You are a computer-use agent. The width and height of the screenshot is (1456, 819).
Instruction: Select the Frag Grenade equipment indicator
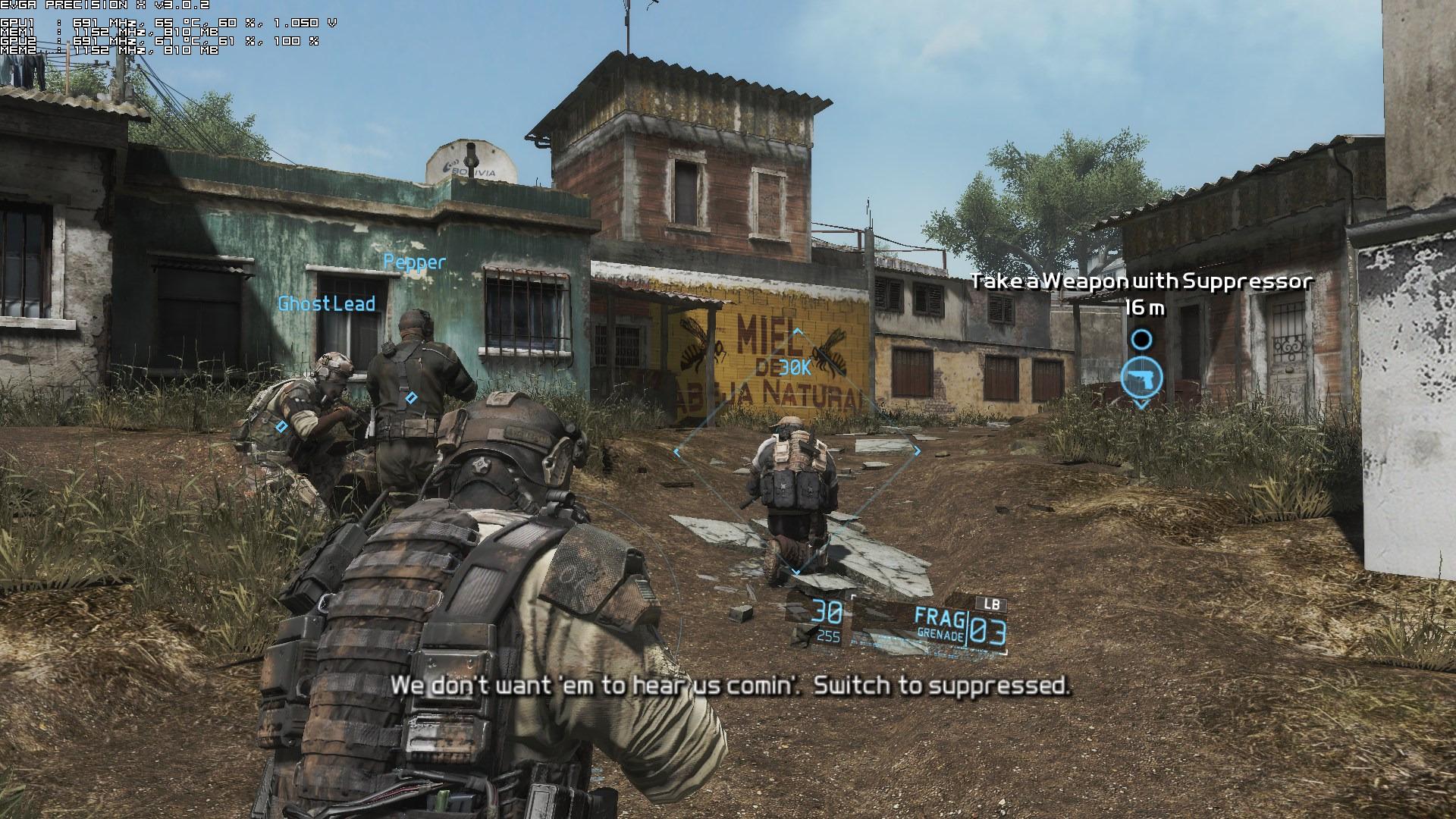[940, 626]
